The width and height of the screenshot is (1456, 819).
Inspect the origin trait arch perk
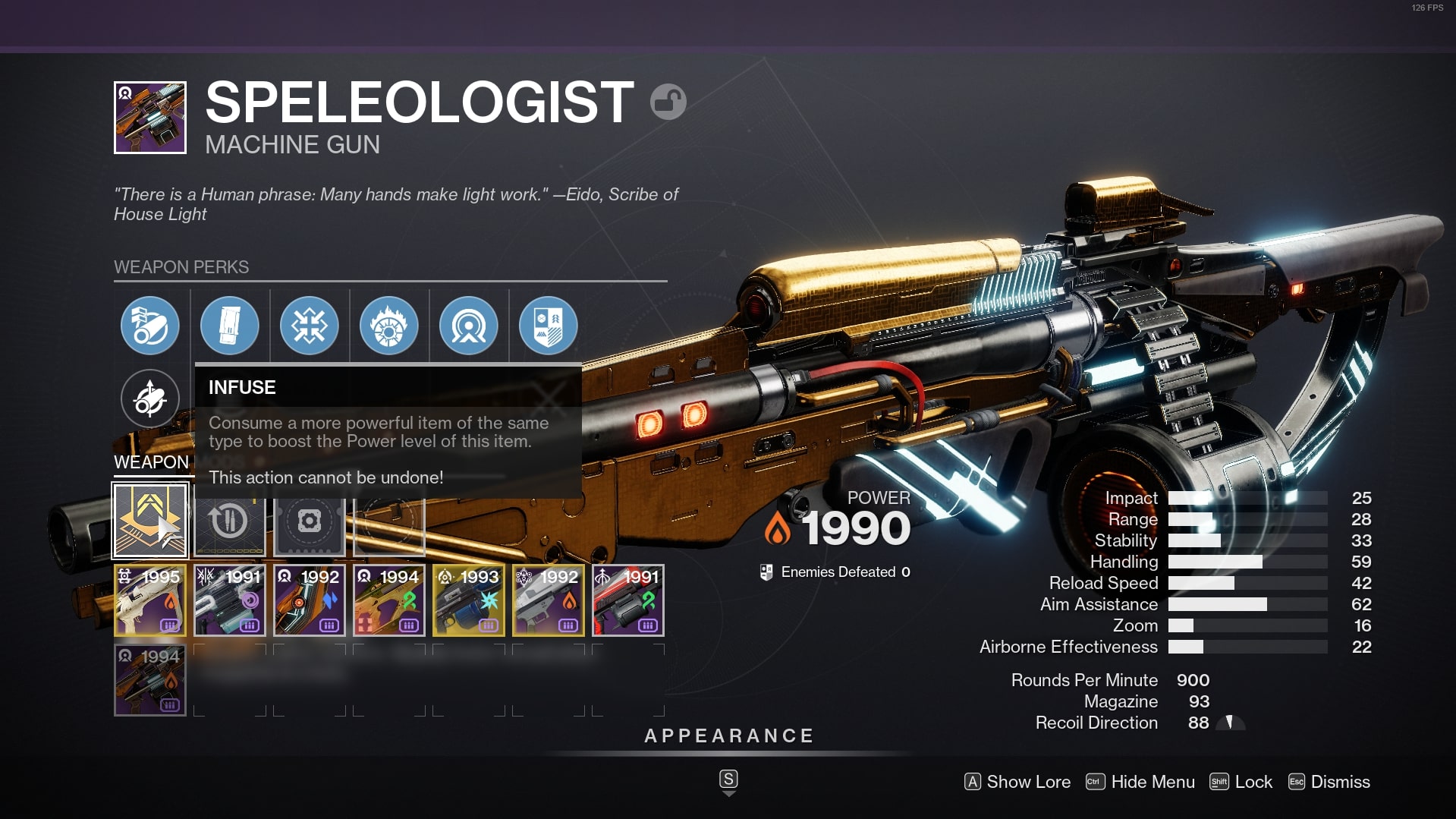tap(468, 326)
